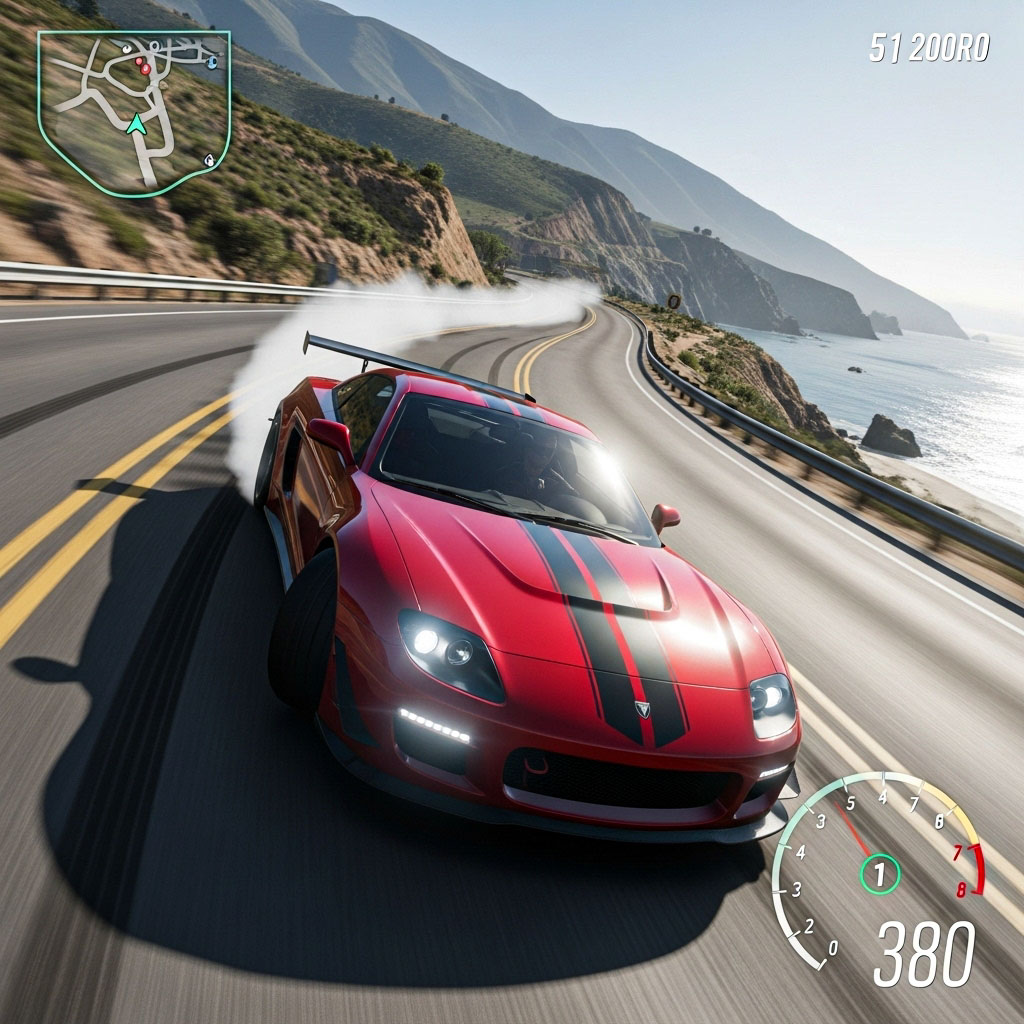Image resolution: width=1024 pixels, height=1024 pixels.
Task: Select the blue marker on the minimap
Action: [212, 62]
